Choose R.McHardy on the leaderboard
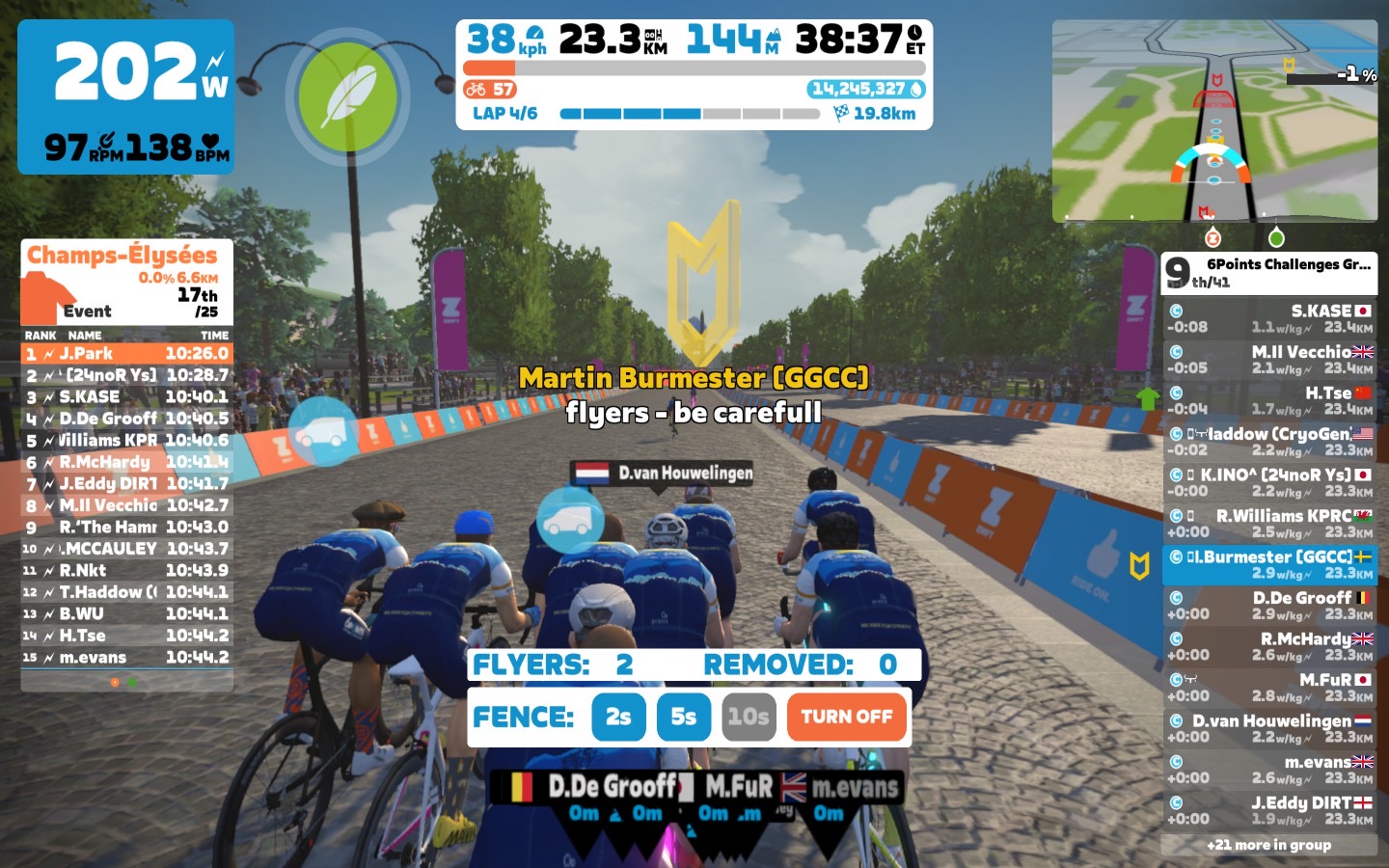 126,462
